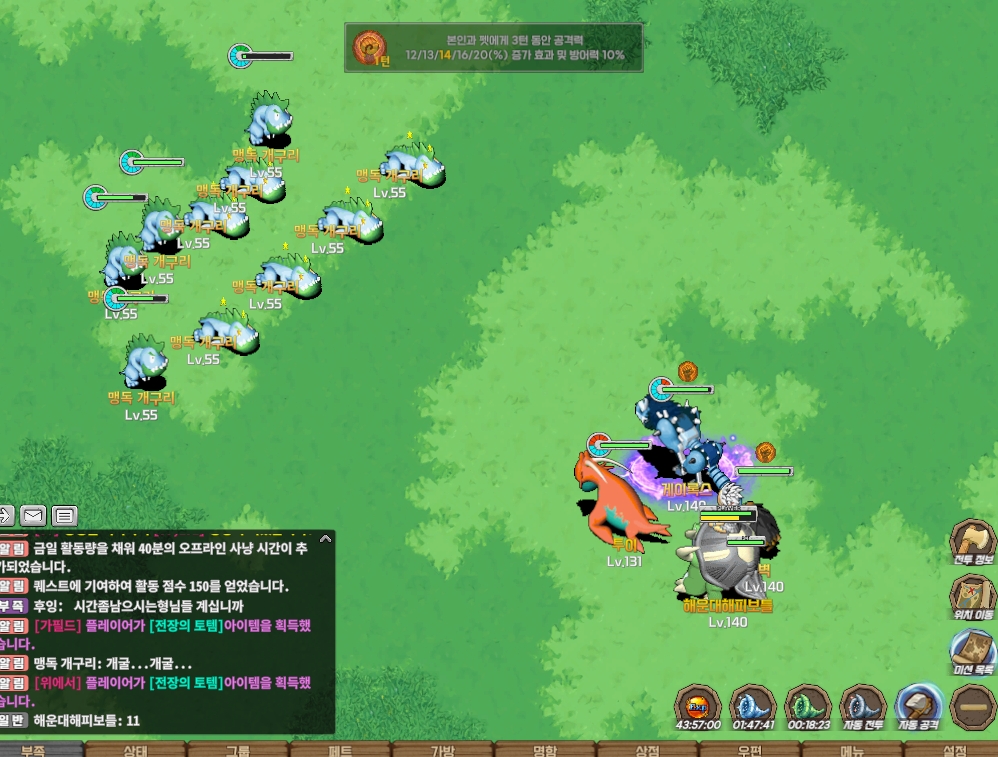Open the mail envelope button
The image size is (998, 757).
click(x=33, y=516)
